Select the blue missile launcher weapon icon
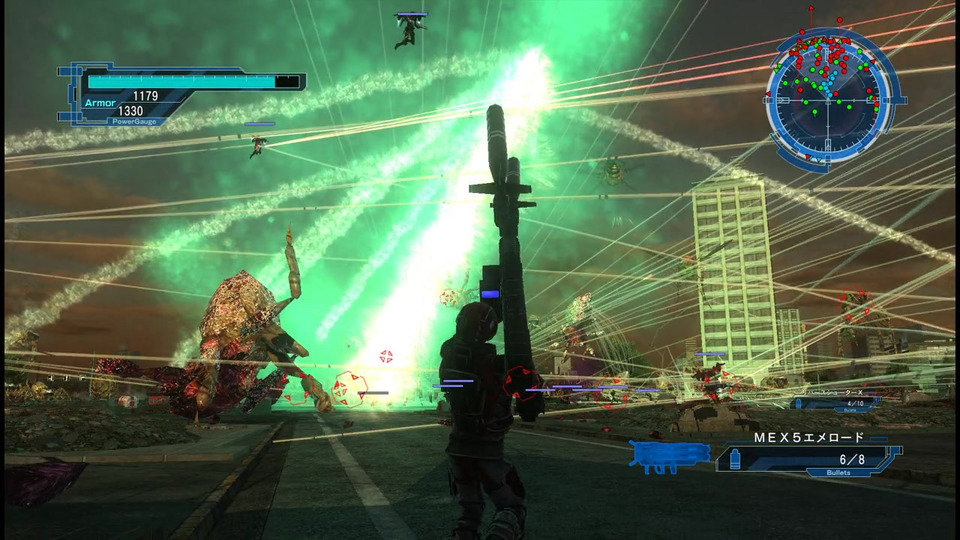 (x=670, y=457)
